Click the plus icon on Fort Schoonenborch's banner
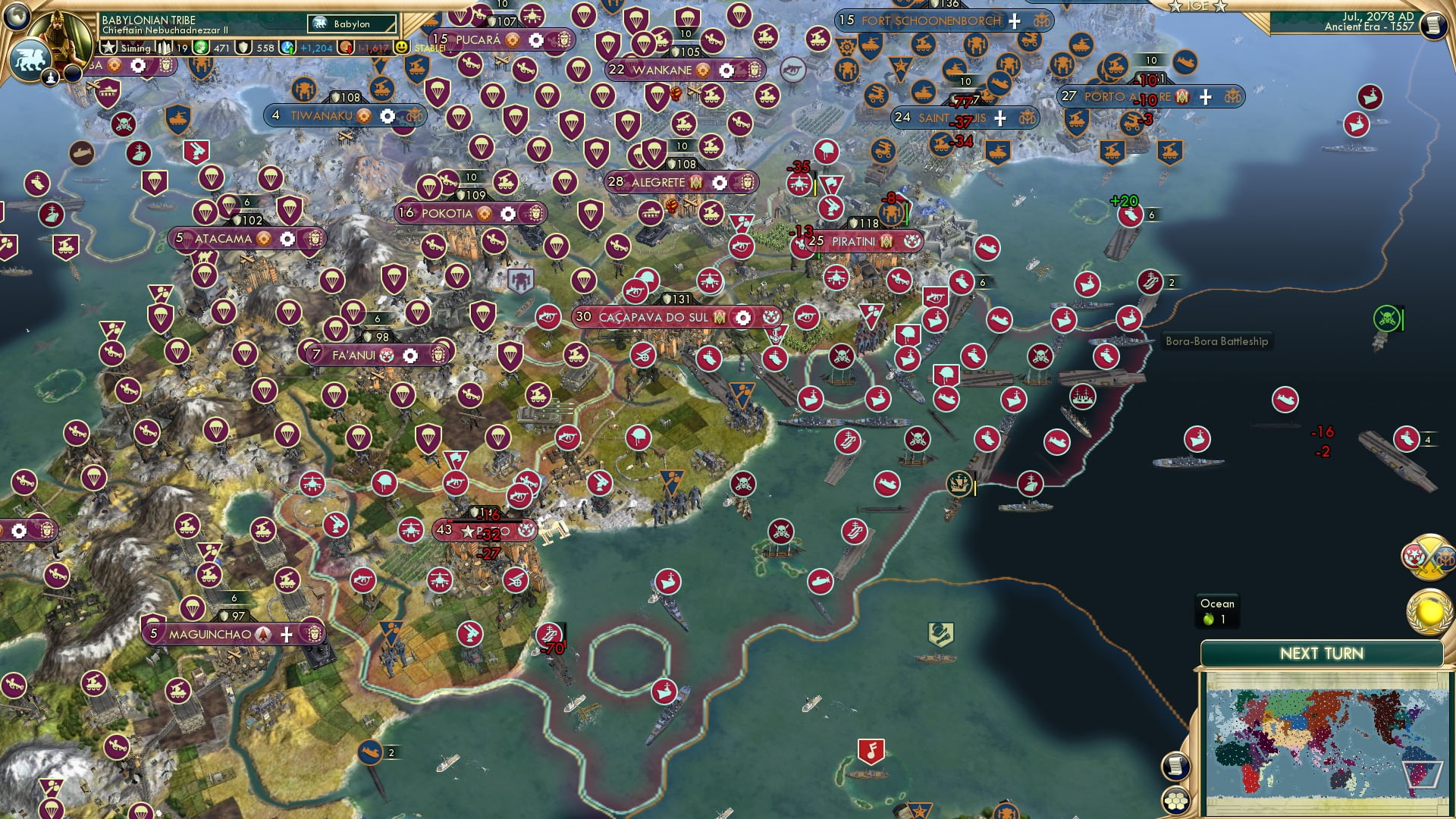This screenshot has width=1456, height=819. pyautogui.click(x=1014, y=21)
